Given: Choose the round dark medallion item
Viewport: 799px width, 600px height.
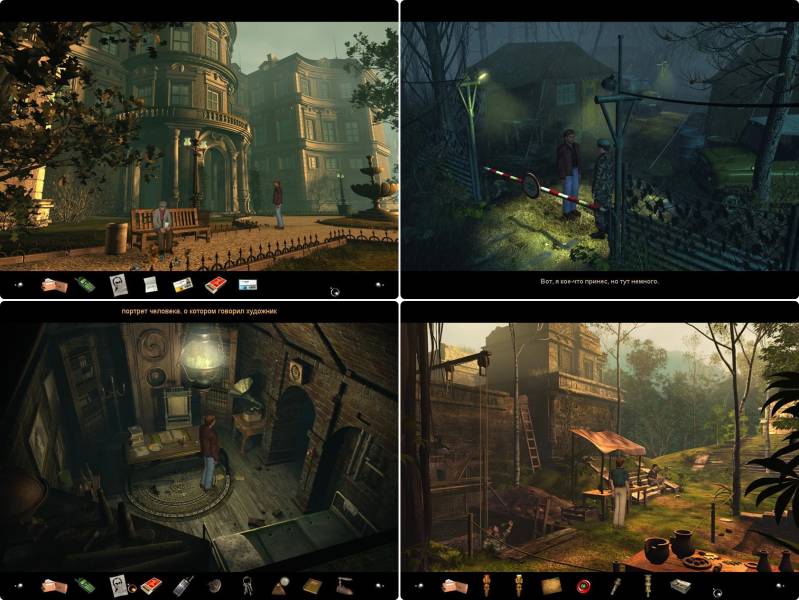Looking at the screenshot, I should [214, 586].
